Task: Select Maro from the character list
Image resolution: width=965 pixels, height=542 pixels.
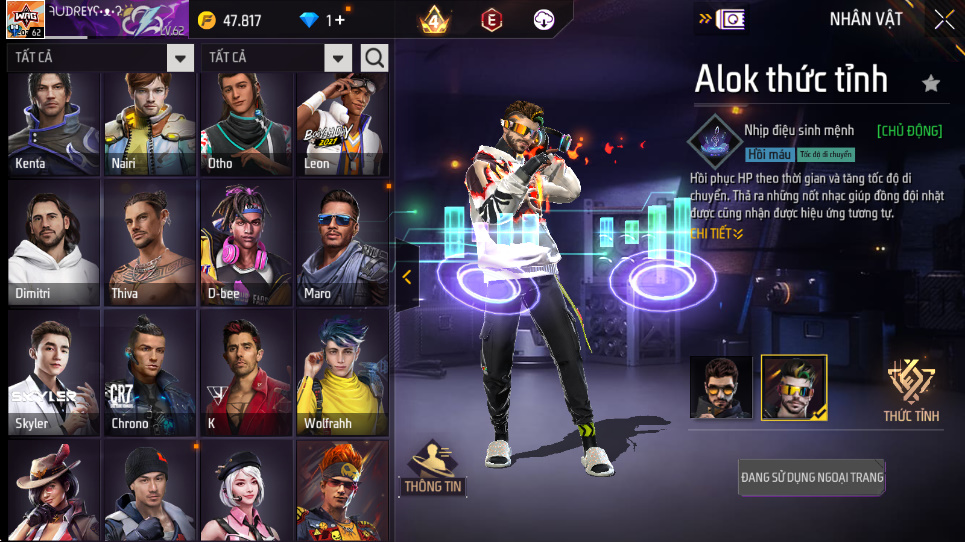Action: 342,244
